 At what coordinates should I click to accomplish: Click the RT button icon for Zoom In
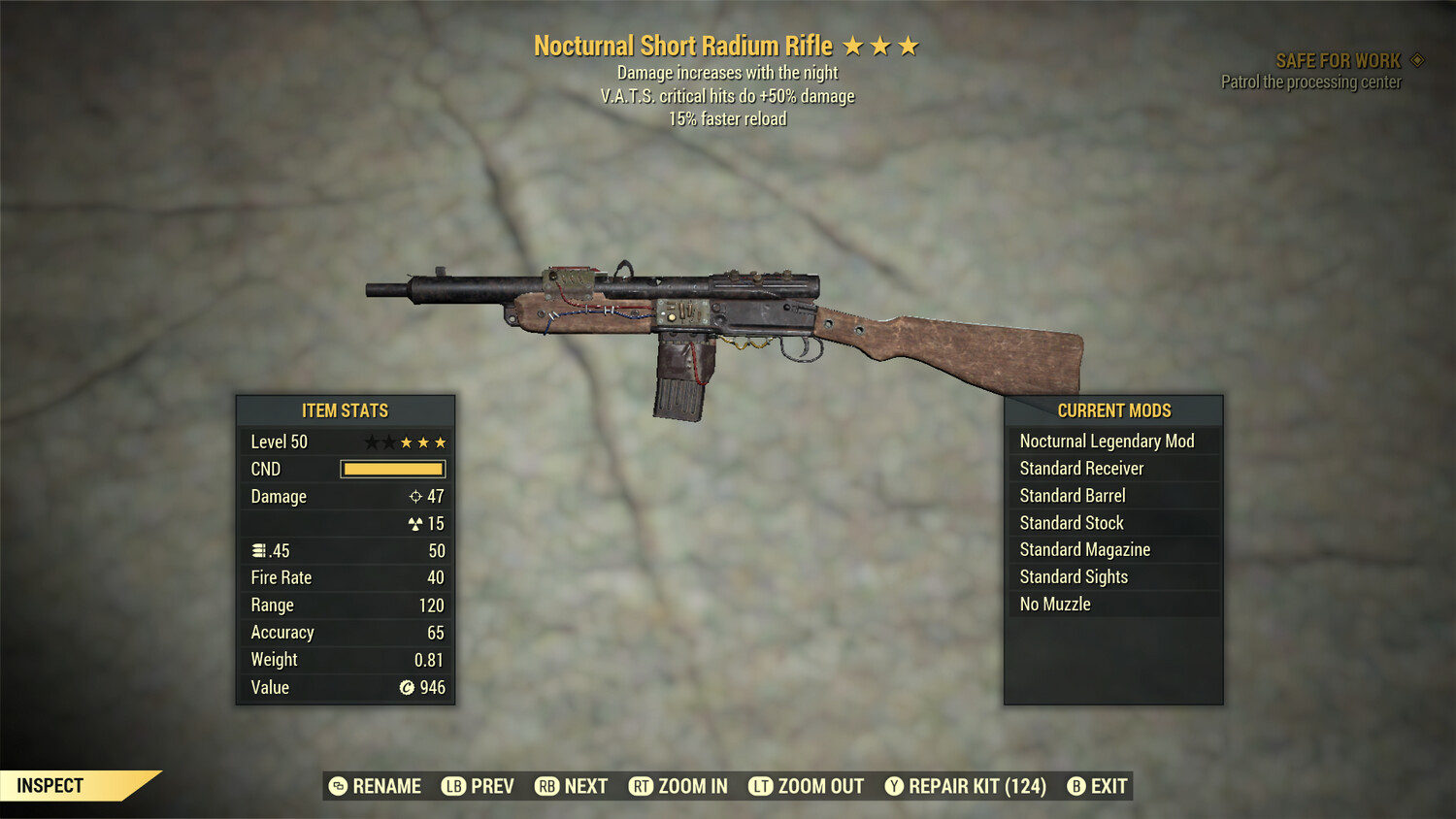pyautogui.click(x=642, y=786)
